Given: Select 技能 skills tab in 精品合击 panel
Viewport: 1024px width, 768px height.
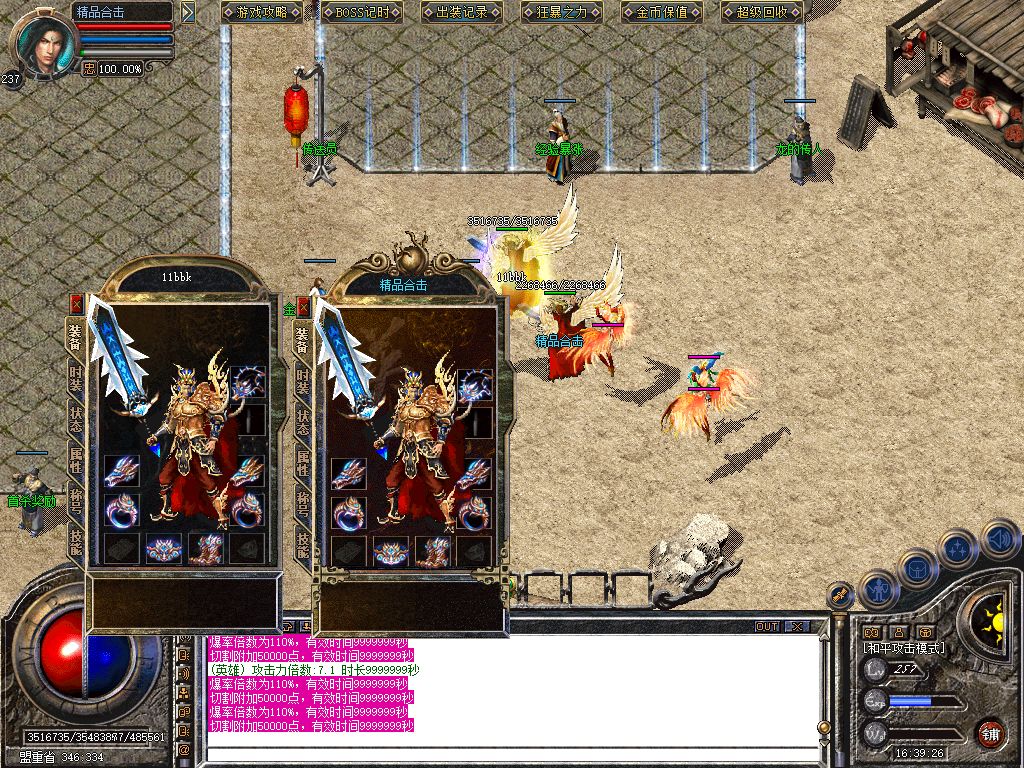Looking at the screenshot, I should [x=303, y=545].
